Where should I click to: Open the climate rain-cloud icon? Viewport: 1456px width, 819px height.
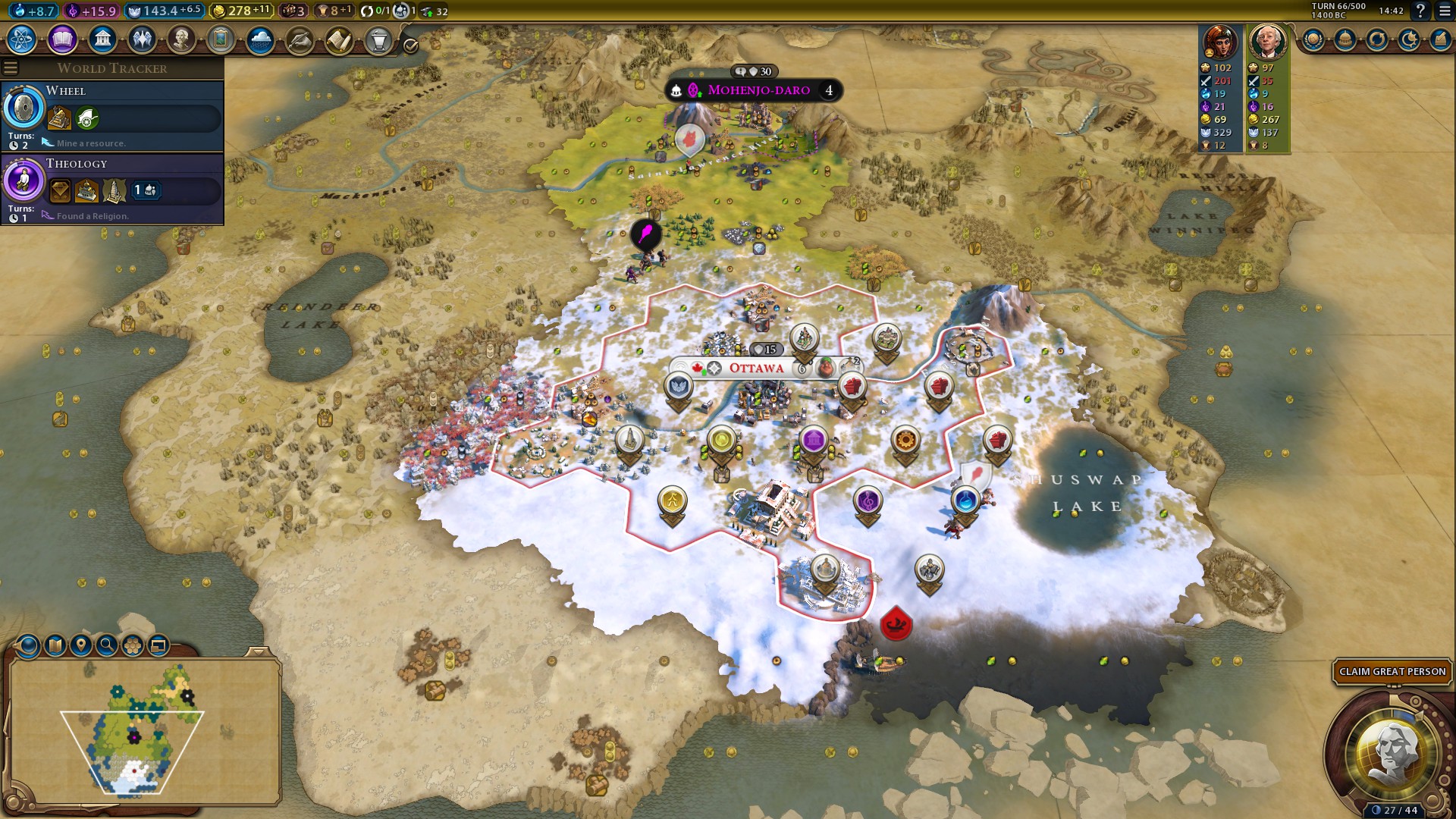coord(260,39)
